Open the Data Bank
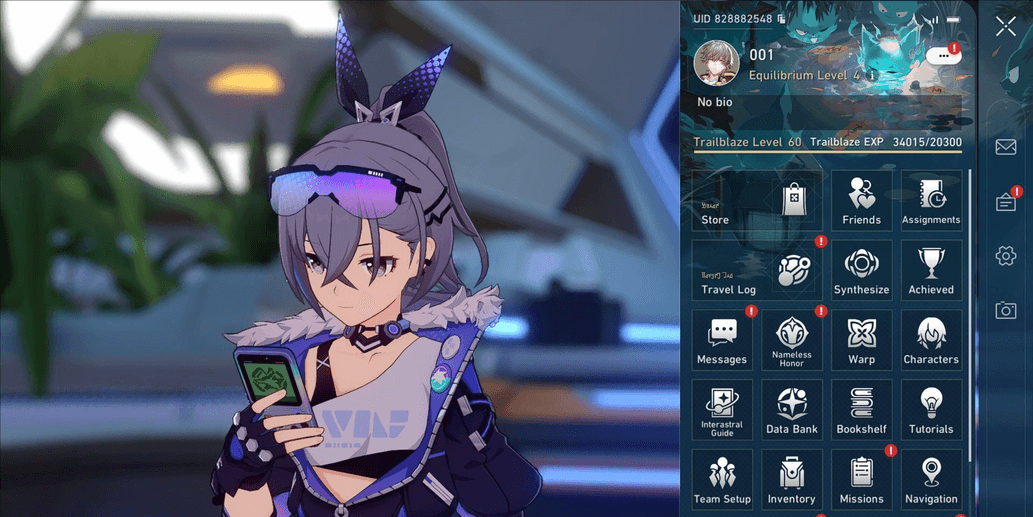The height and width of the screenshot is (517, 1033). pos(792,411)
